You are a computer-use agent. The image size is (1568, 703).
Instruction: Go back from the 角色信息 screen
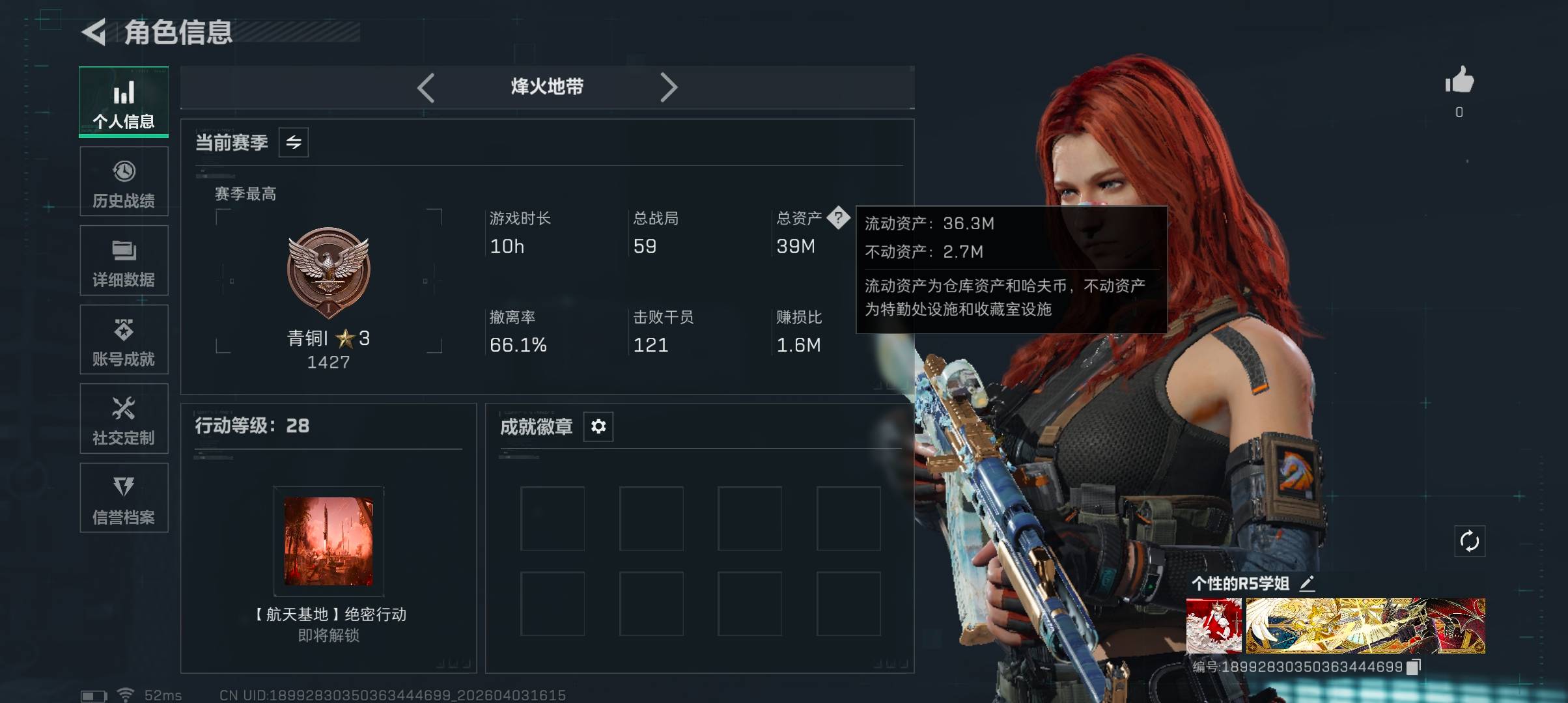click(x=94, y=33)
